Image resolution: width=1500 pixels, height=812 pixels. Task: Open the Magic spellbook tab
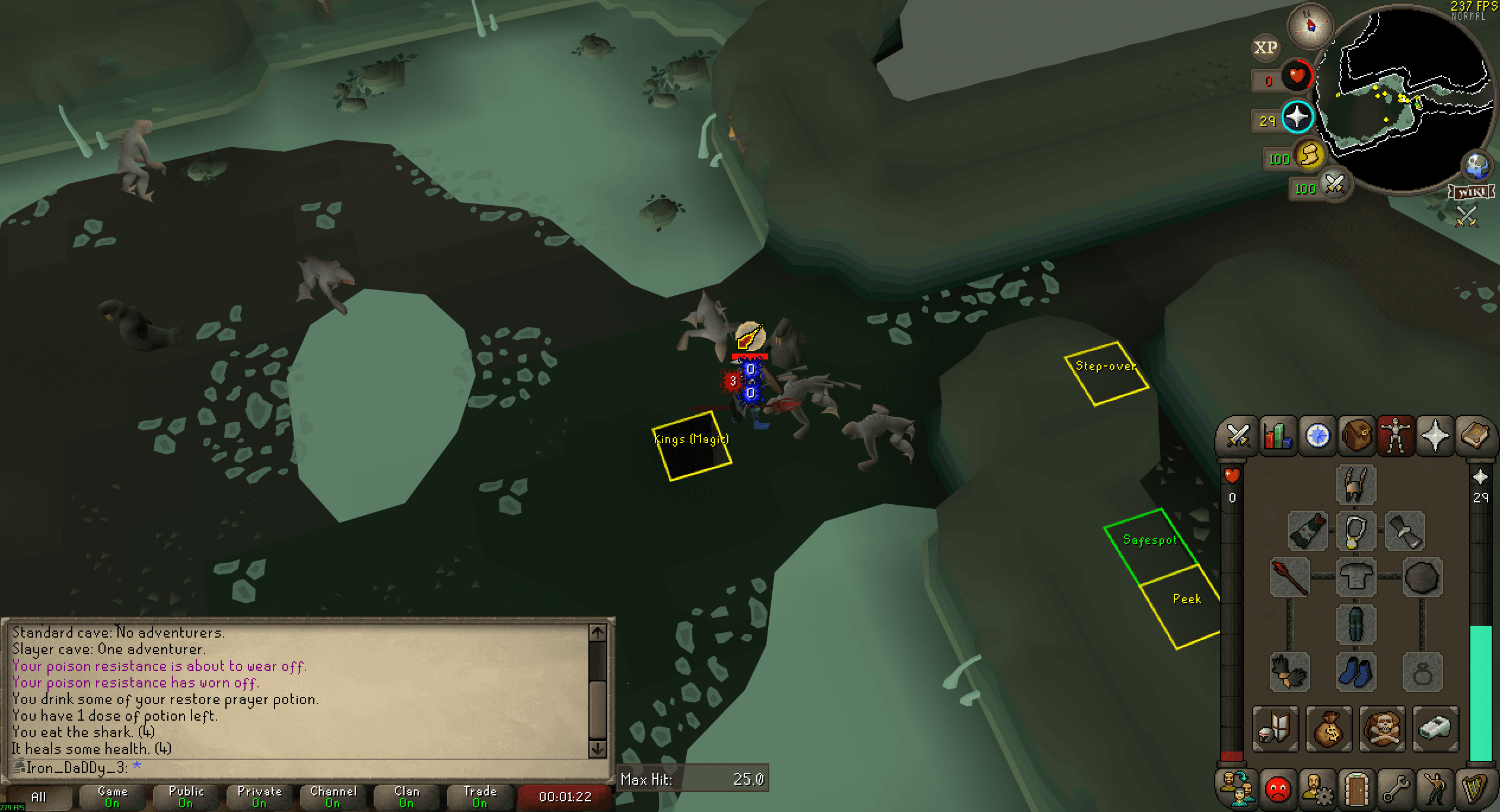coord(1477,436)
